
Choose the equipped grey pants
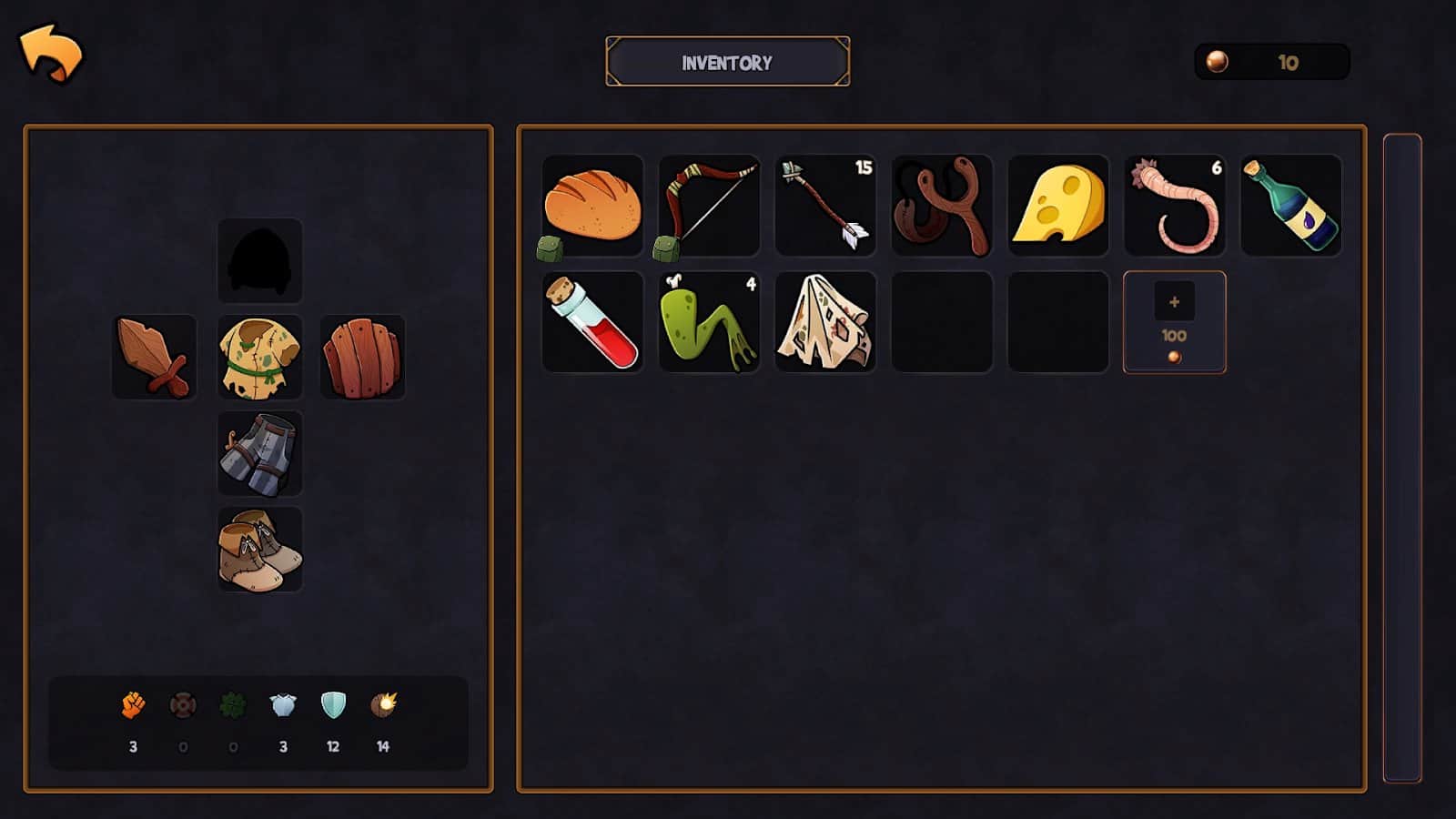pyautogui.click(x=259, y=453)
